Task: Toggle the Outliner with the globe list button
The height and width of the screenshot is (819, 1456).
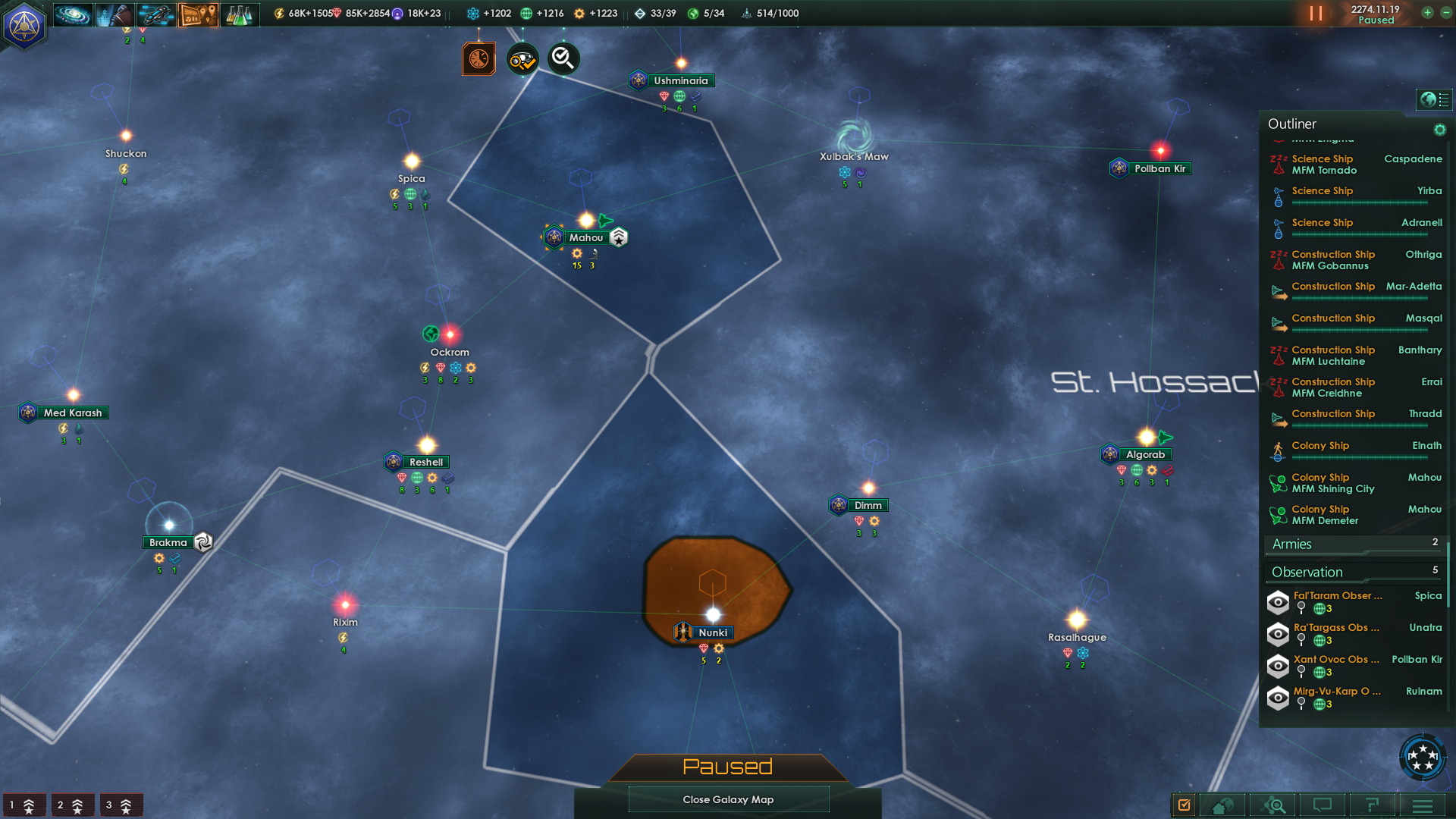Action: pos(1434,99)
